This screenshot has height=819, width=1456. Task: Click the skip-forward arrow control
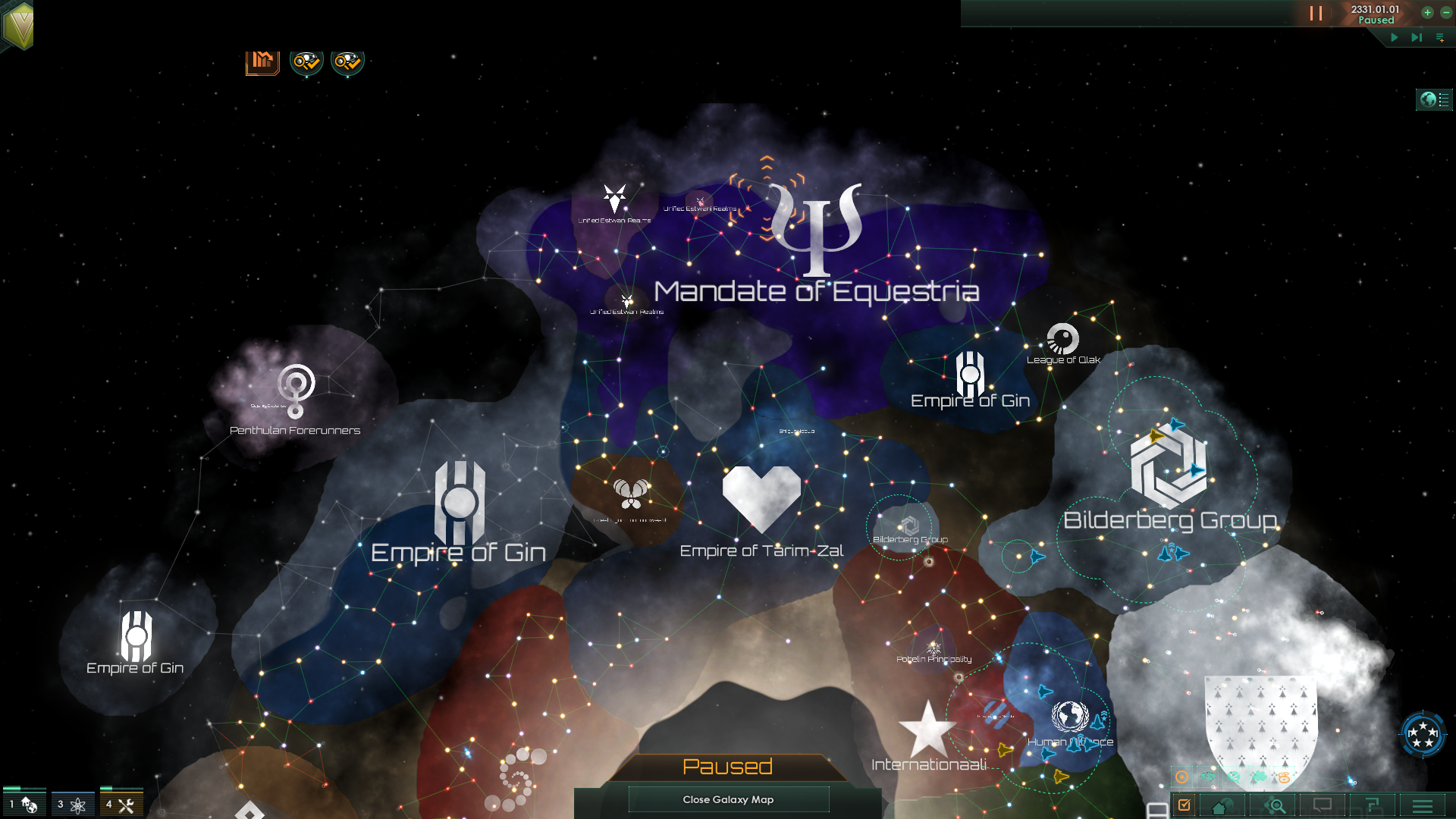coord(1417,37)
